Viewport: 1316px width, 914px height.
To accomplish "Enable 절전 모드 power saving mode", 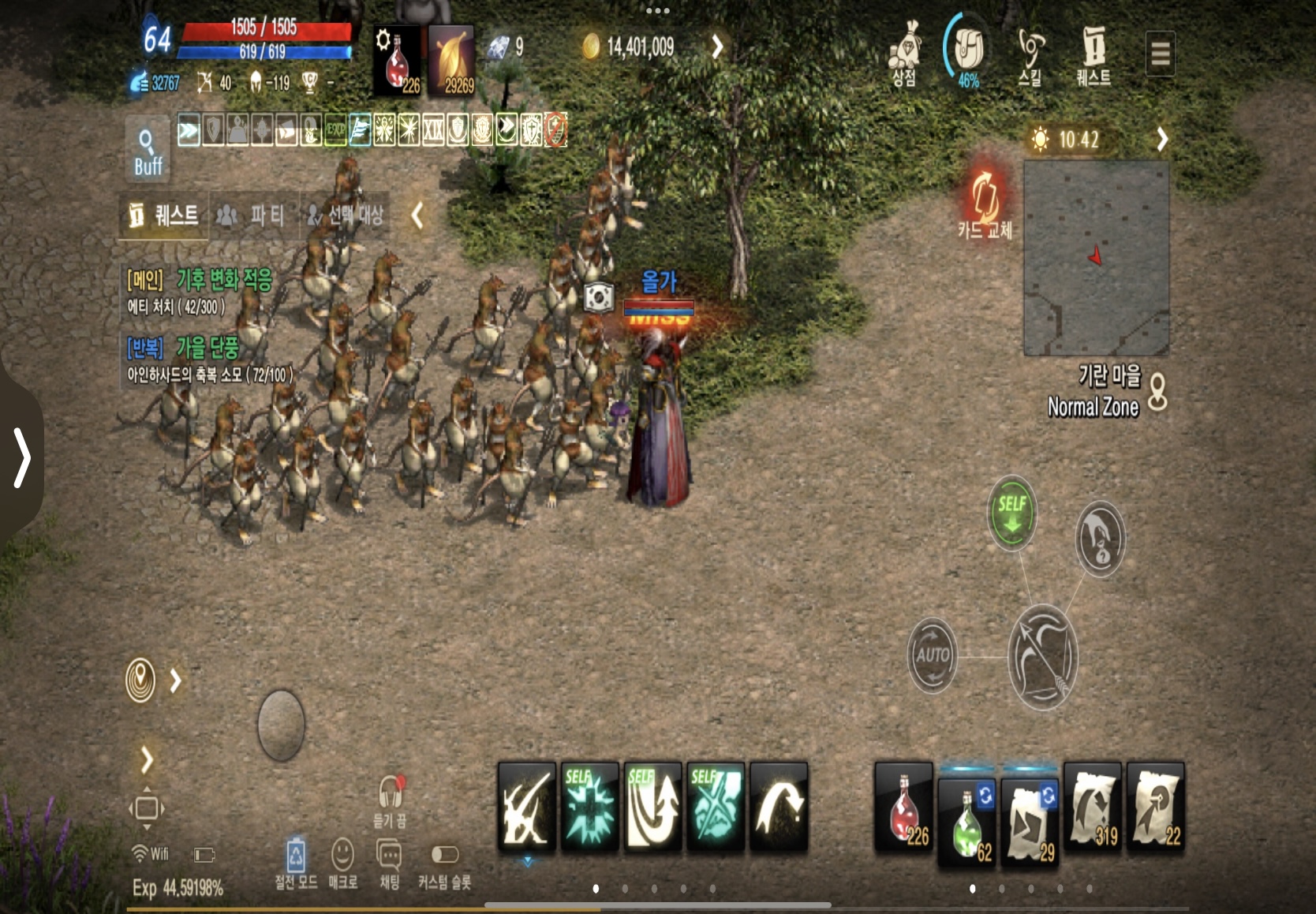I will click(296, 863).
